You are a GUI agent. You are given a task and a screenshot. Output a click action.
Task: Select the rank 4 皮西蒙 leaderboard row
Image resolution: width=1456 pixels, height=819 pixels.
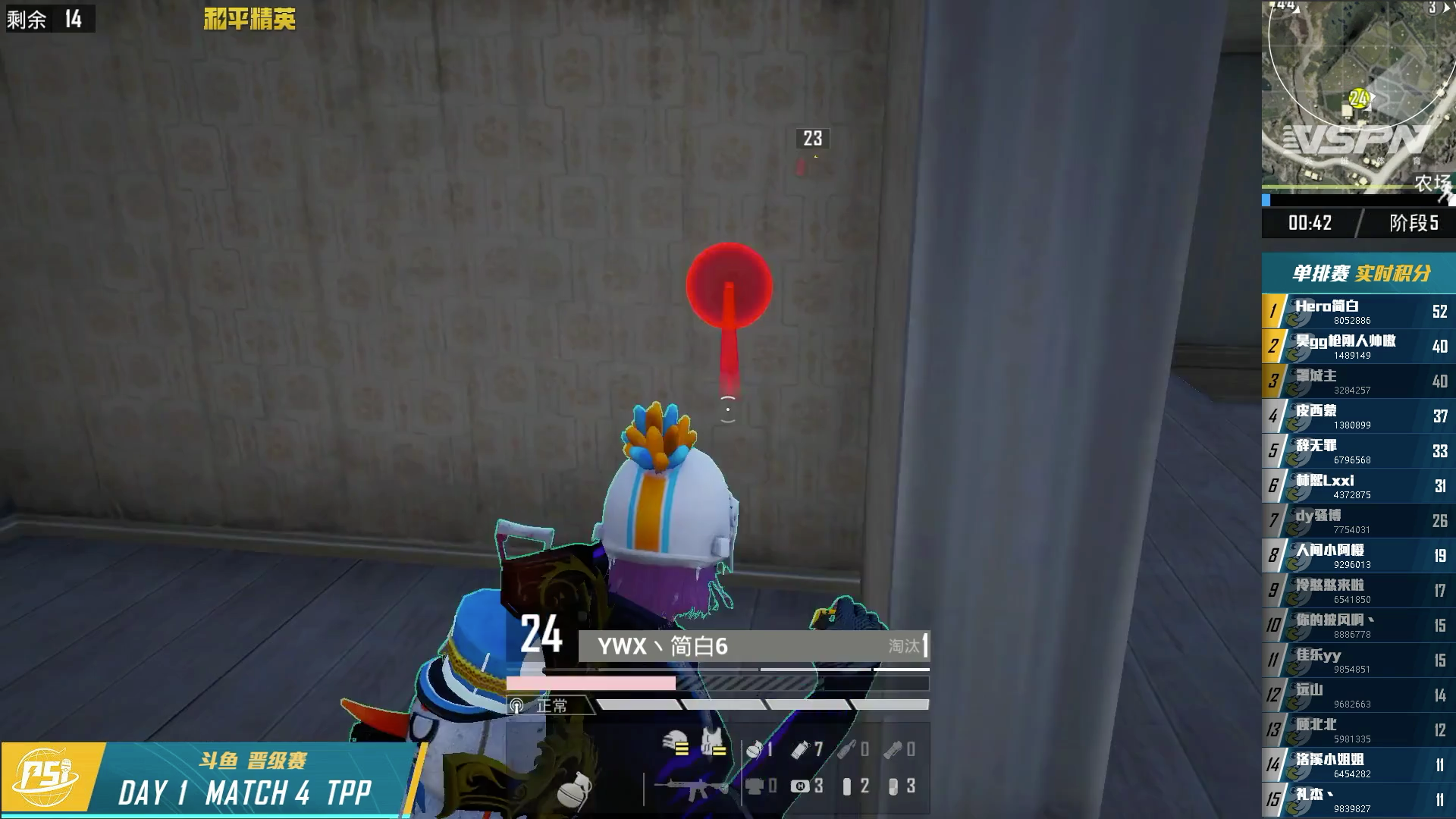click(1358, 416)
